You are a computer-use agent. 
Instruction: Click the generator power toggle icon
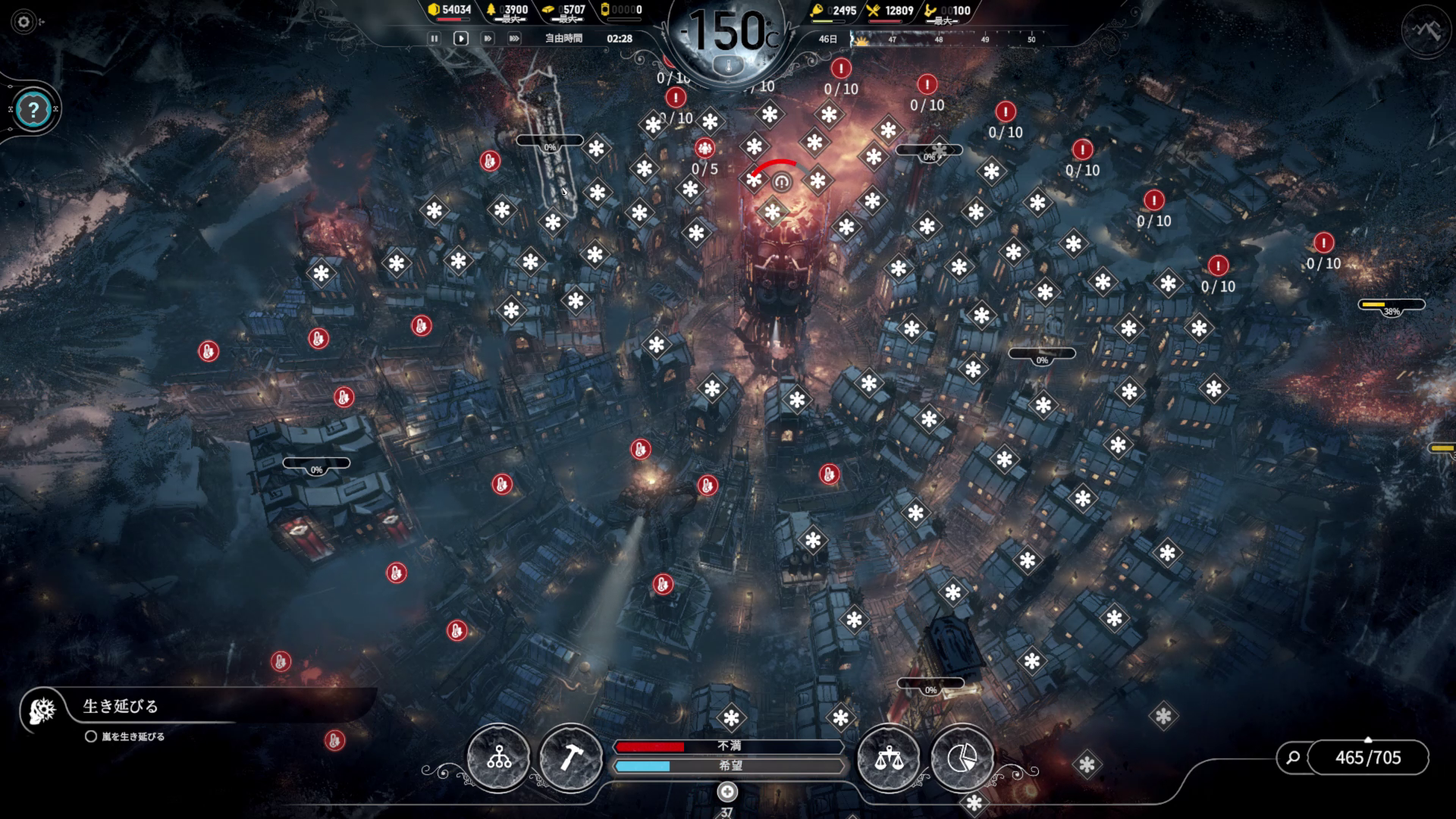(x=781, y=182)
